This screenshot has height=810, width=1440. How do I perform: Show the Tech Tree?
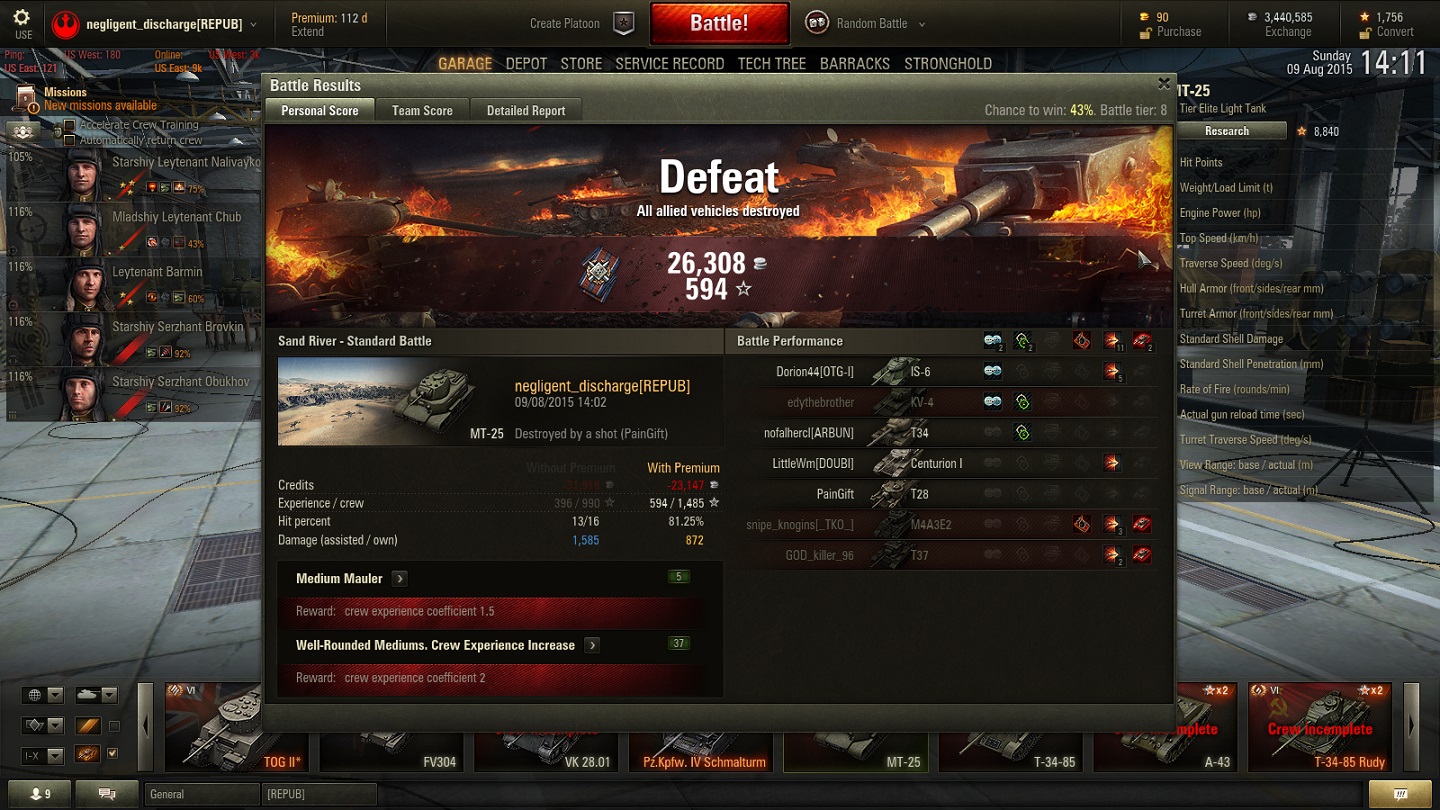point(771,63)
